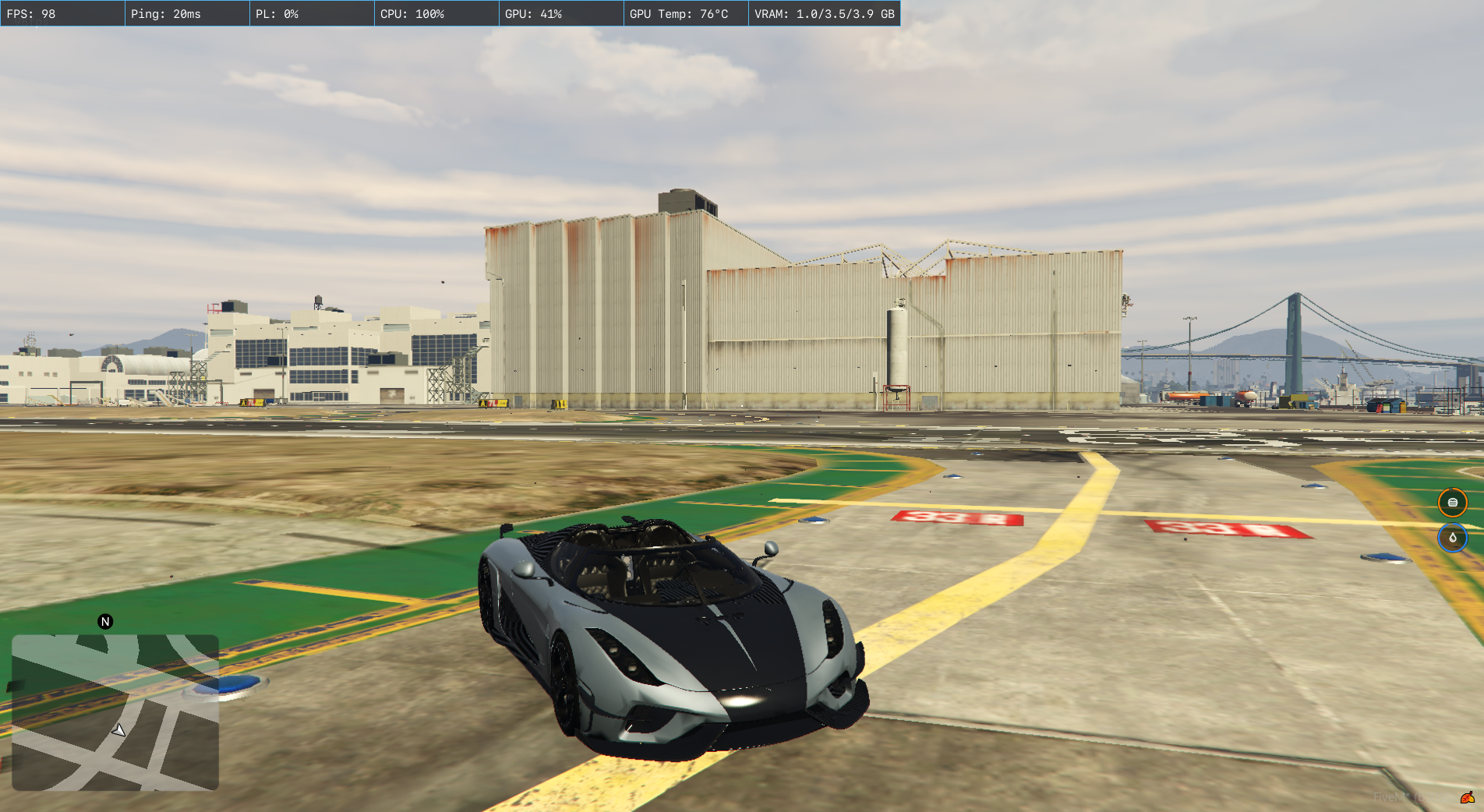Click the street minimap

(x=115, y=712)
